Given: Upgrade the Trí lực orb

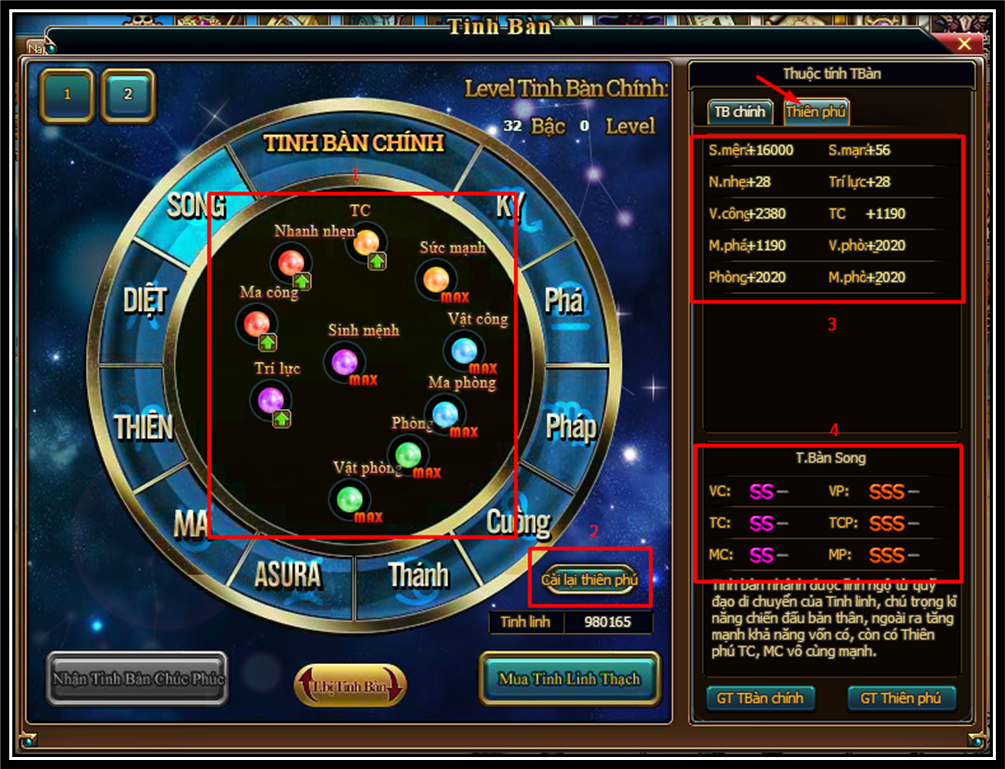Looking at the screenshot, I should (x=281, y=419).
